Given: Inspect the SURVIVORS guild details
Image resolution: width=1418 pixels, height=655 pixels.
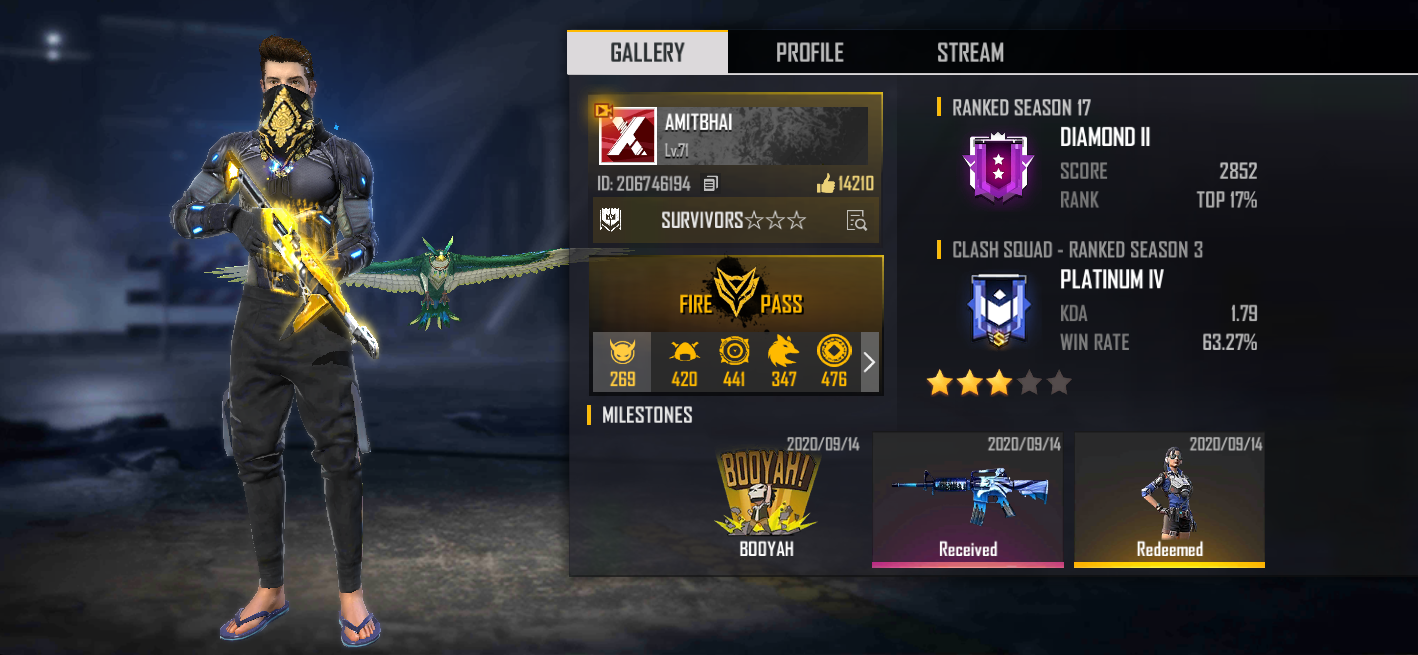Looking at the screenshot, I should pos(856,221).
